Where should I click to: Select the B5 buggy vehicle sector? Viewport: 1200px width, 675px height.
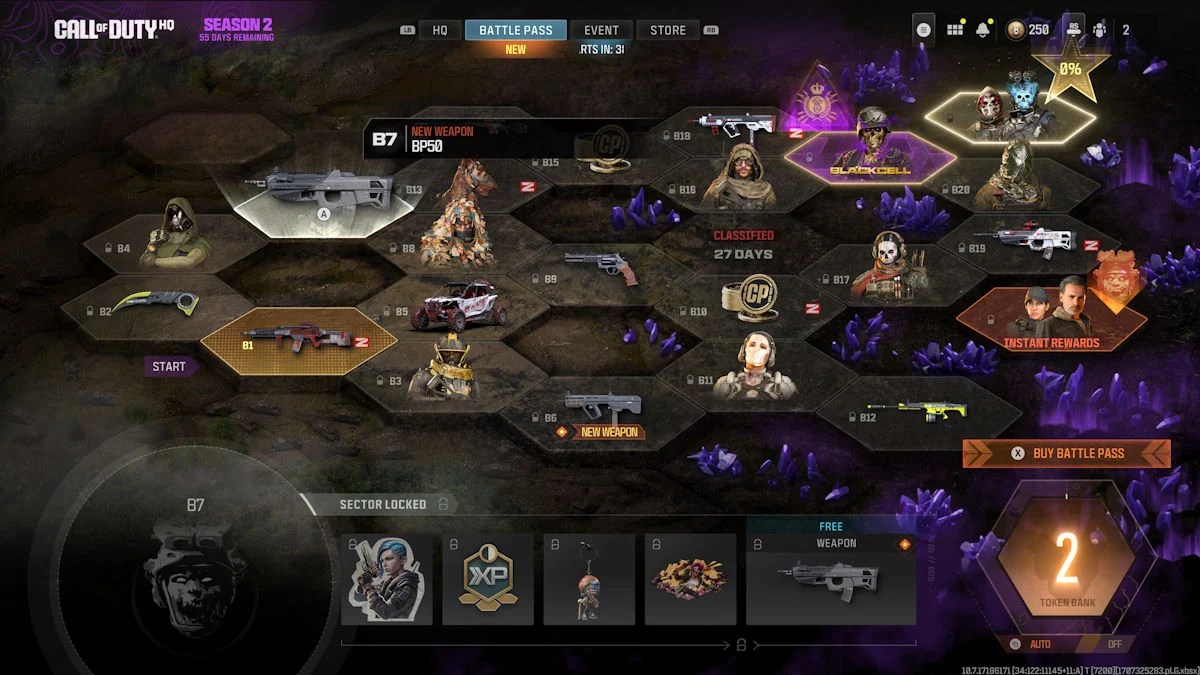click(452, 306)
